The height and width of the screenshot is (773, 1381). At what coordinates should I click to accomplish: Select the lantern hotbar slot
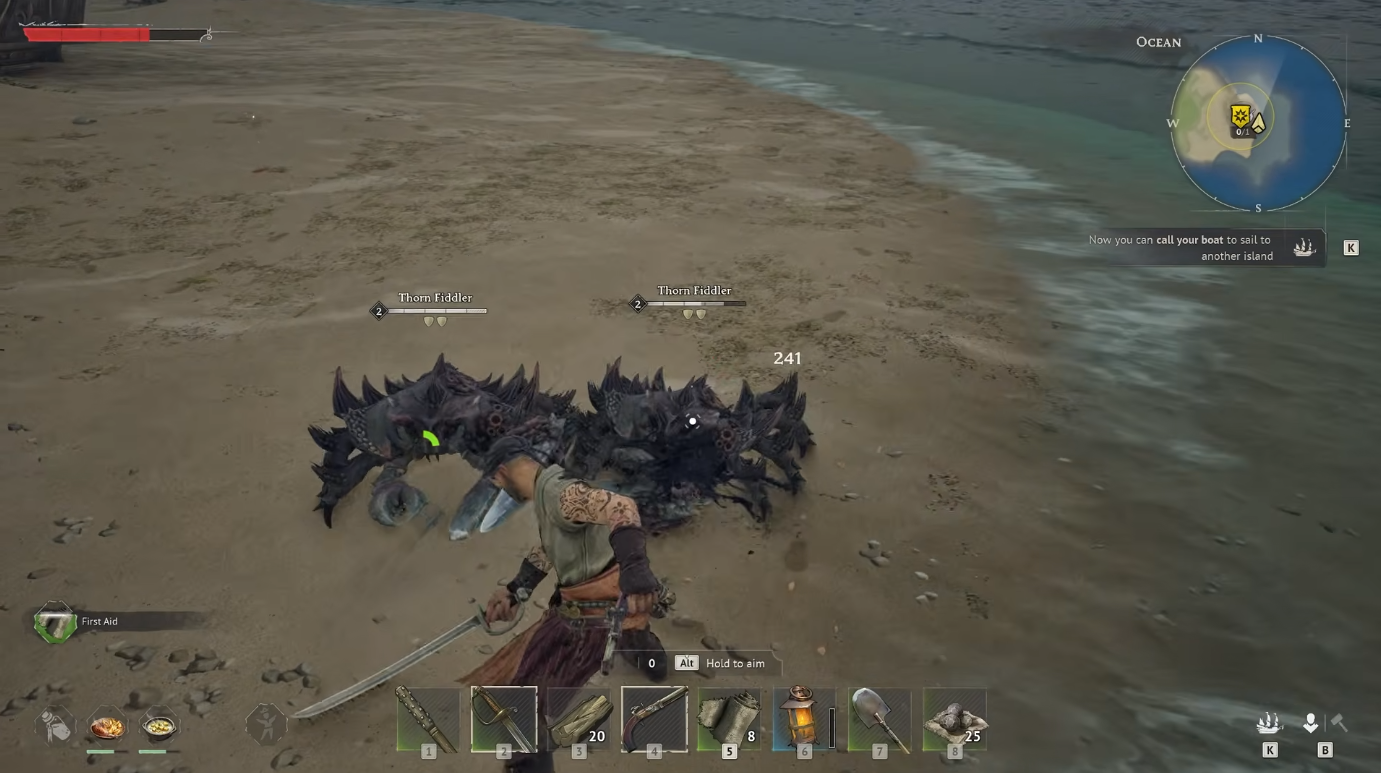coord(804,718)
